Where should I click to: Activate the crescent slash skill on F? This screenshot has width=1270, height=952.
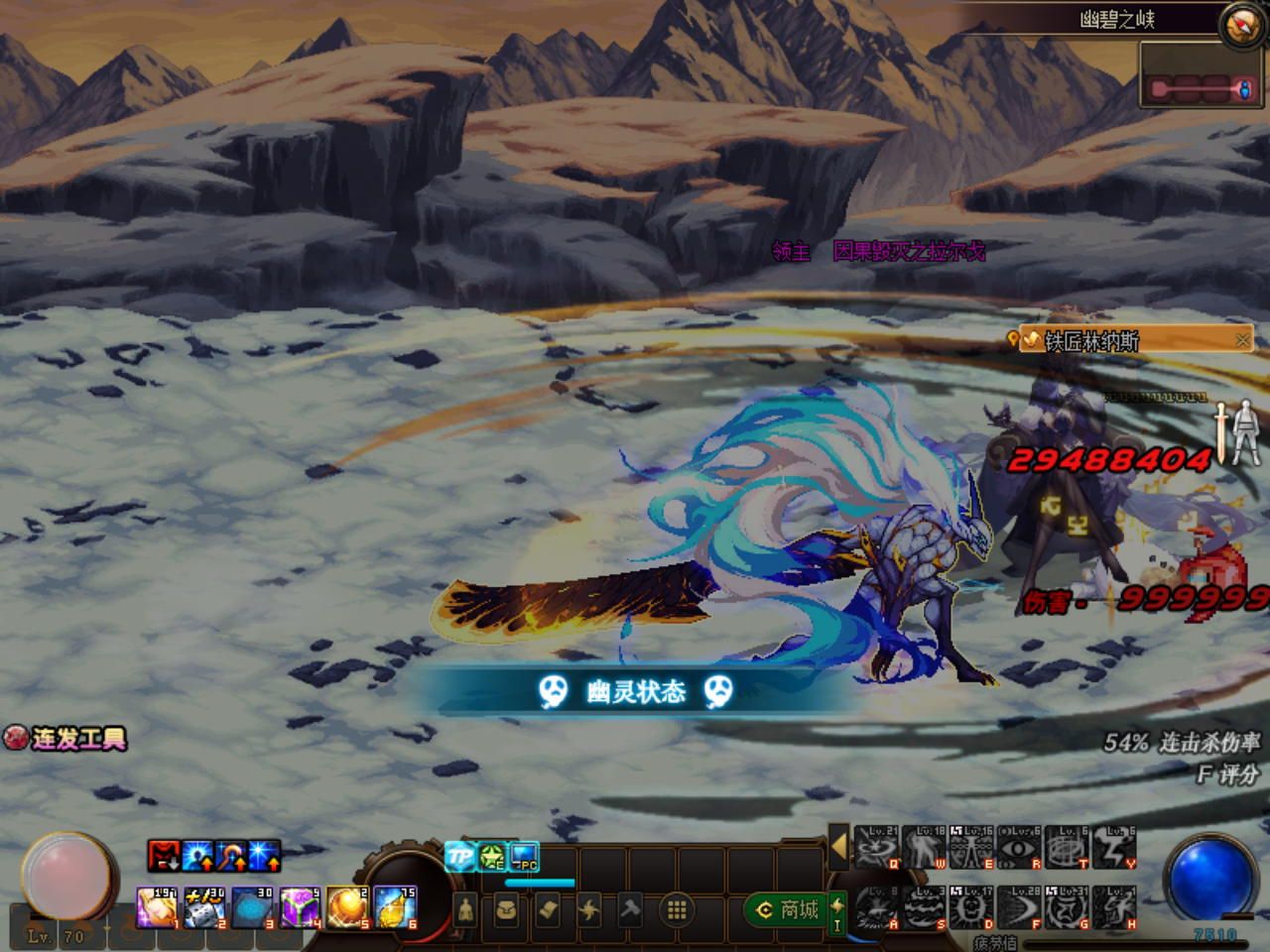[x=1020, y=908]
